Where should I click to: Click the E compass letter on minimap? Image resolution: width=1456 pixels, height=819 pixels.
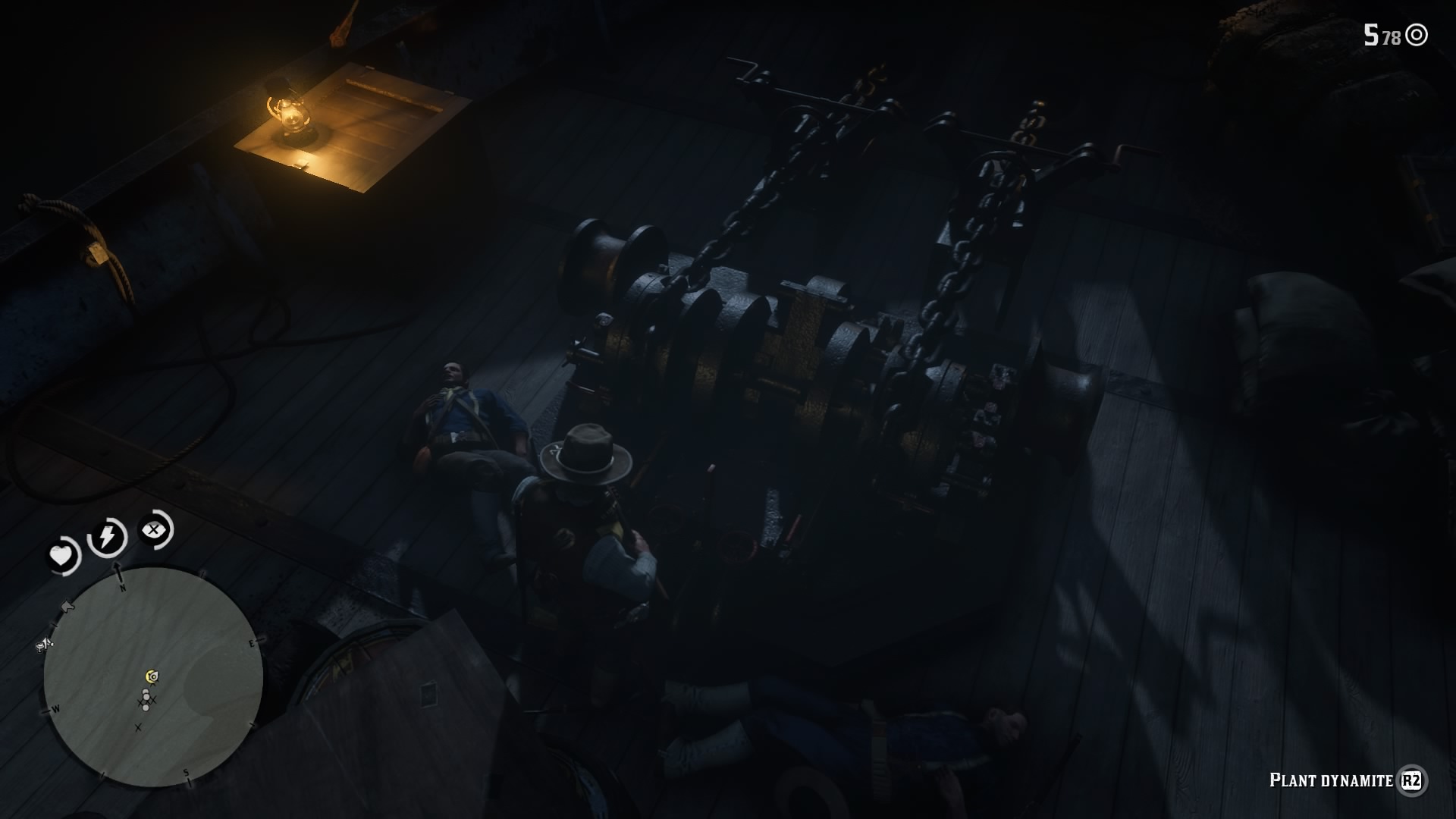252,643
